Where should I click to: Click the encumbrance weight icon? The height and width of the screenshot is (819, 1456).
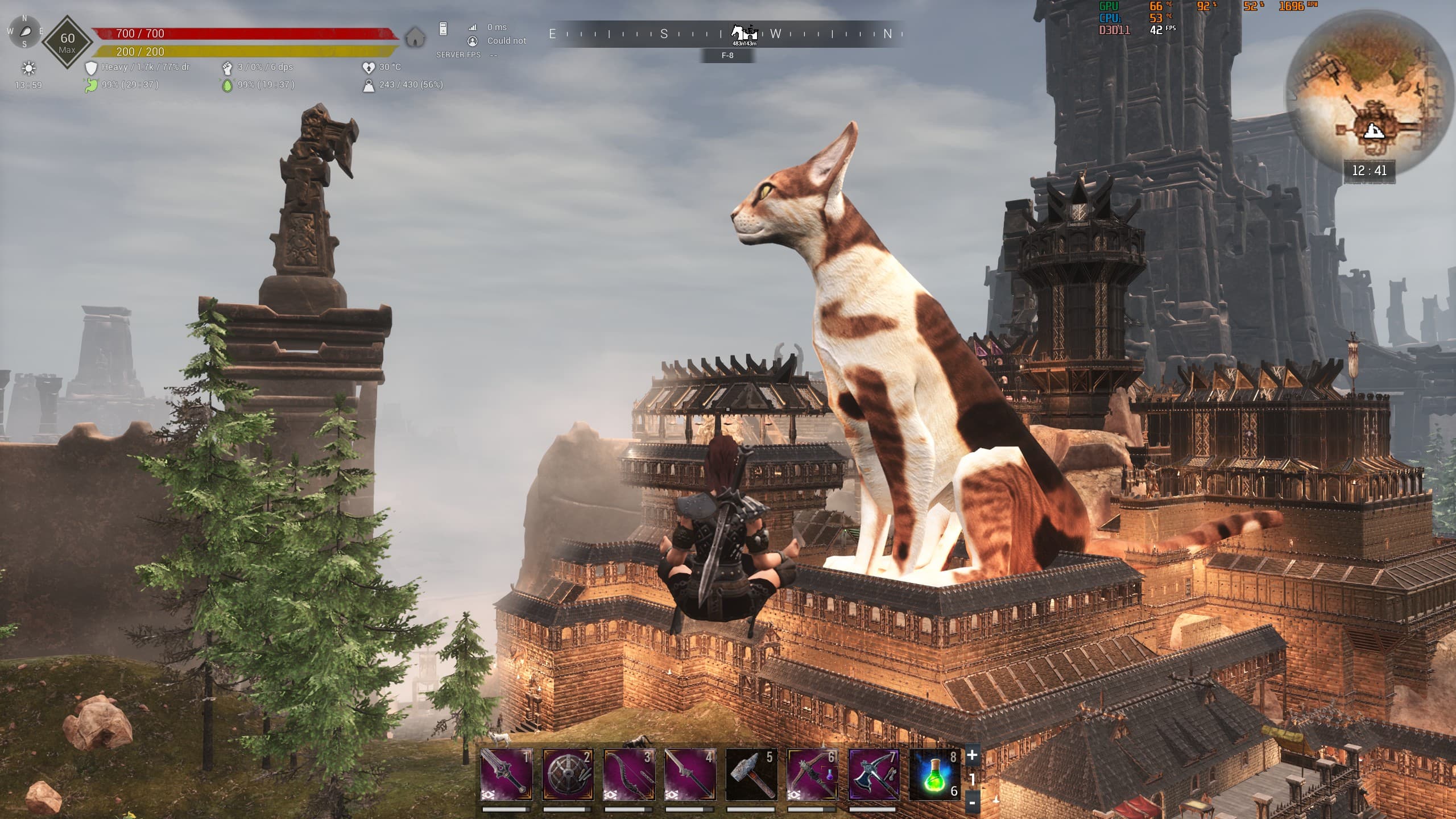pos(369,85)
